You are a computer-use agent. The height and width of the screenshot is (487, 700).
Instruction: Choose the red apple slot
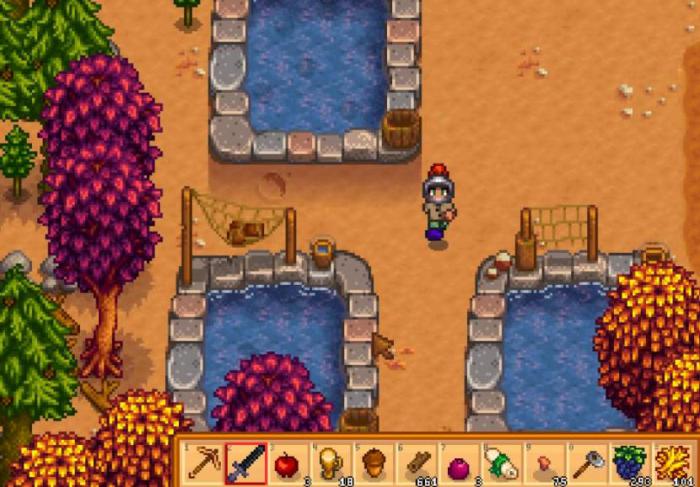coord(288,463)
